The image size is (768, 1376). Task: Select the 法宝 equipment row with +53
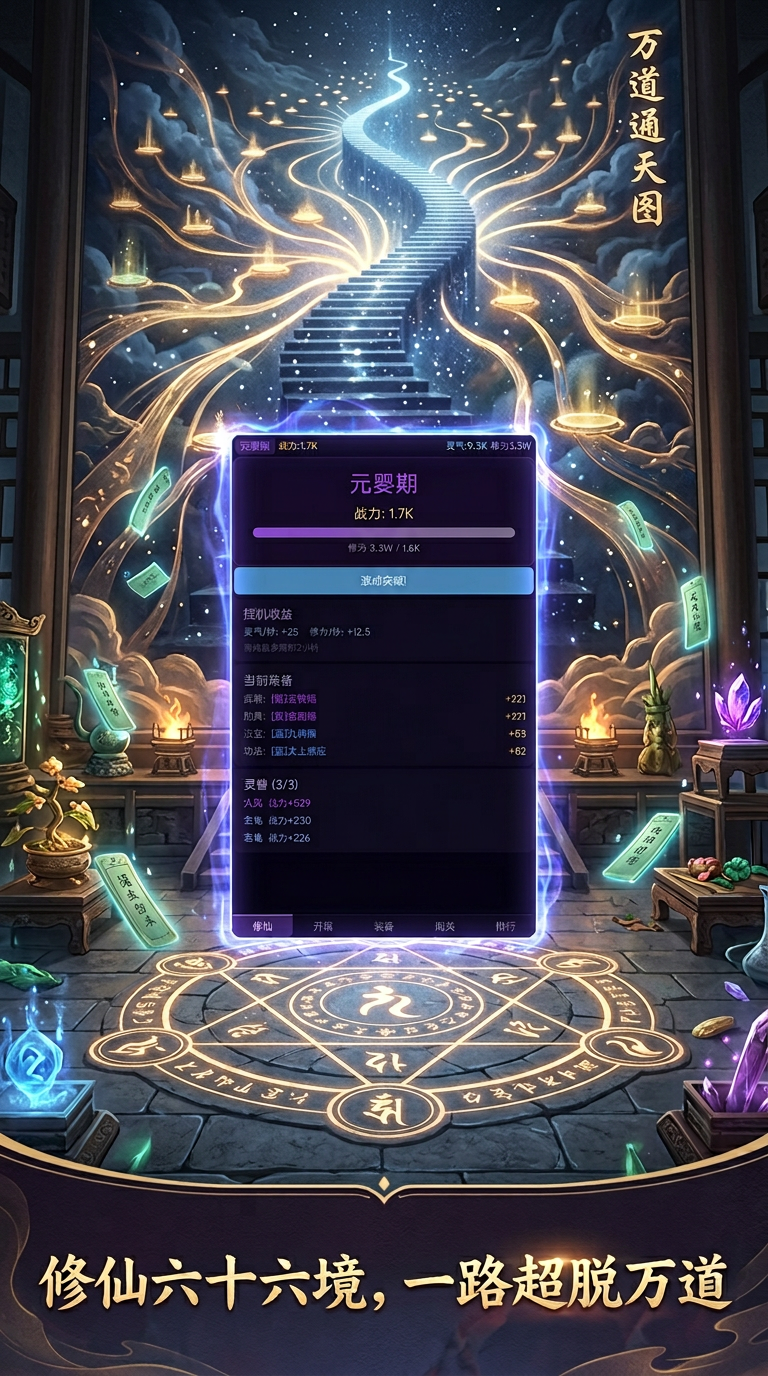383,733
